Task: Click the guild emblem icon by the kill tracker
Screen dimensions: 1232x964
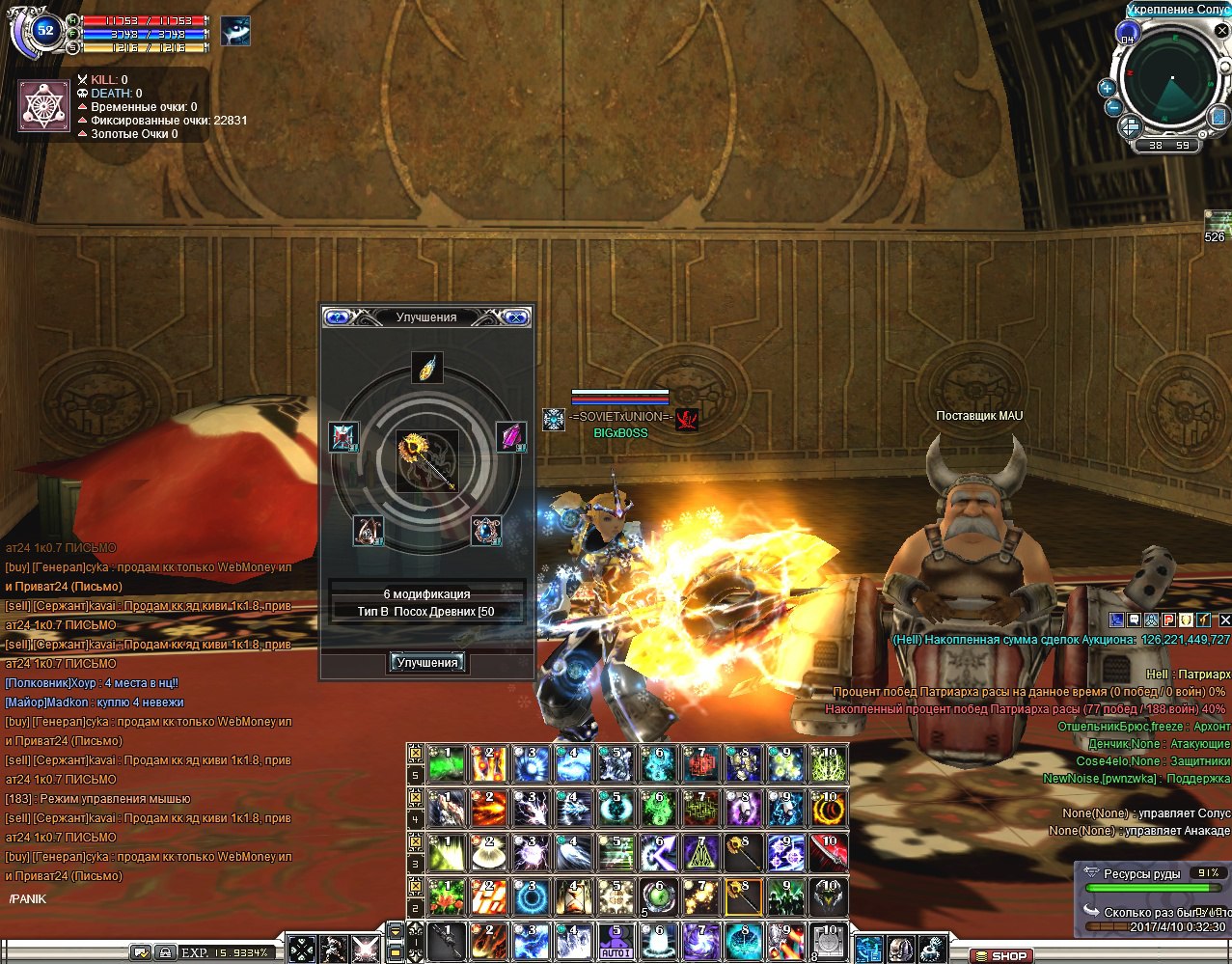Action: click(x=45, y=106)
